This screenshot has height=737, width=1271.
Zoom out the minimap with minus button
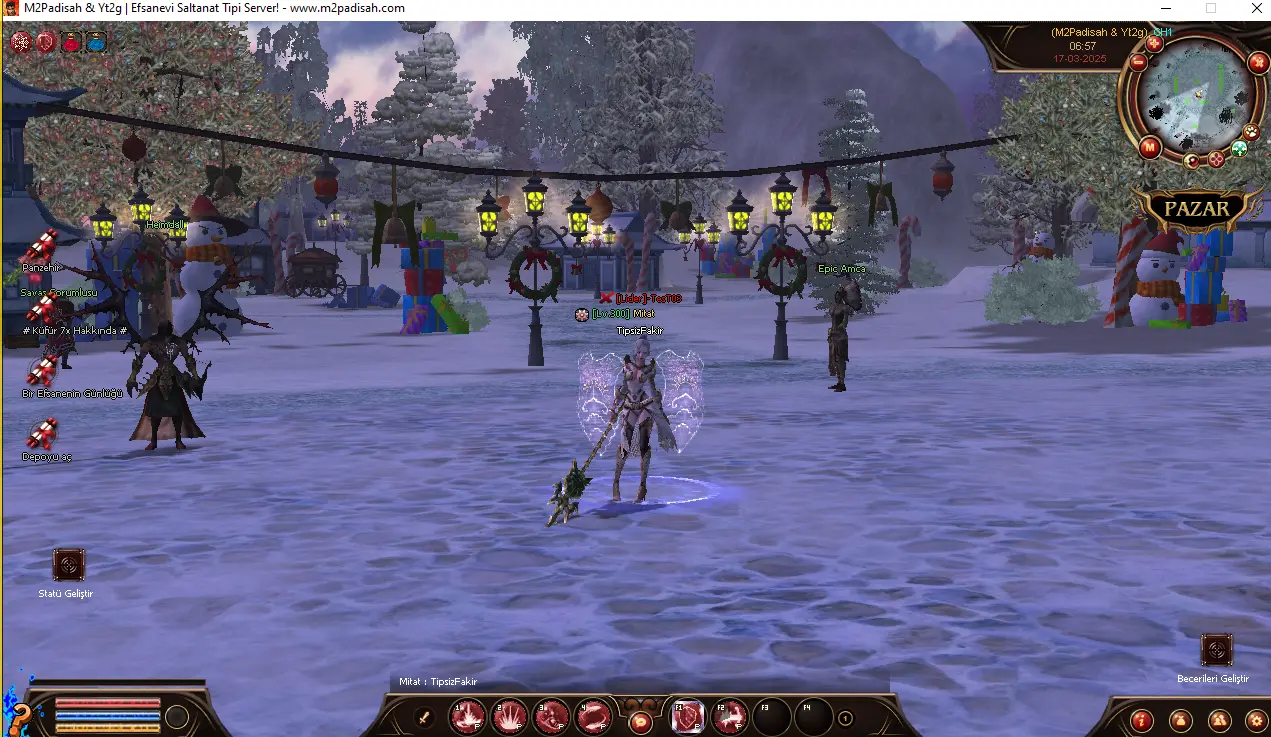point(1138,62)
